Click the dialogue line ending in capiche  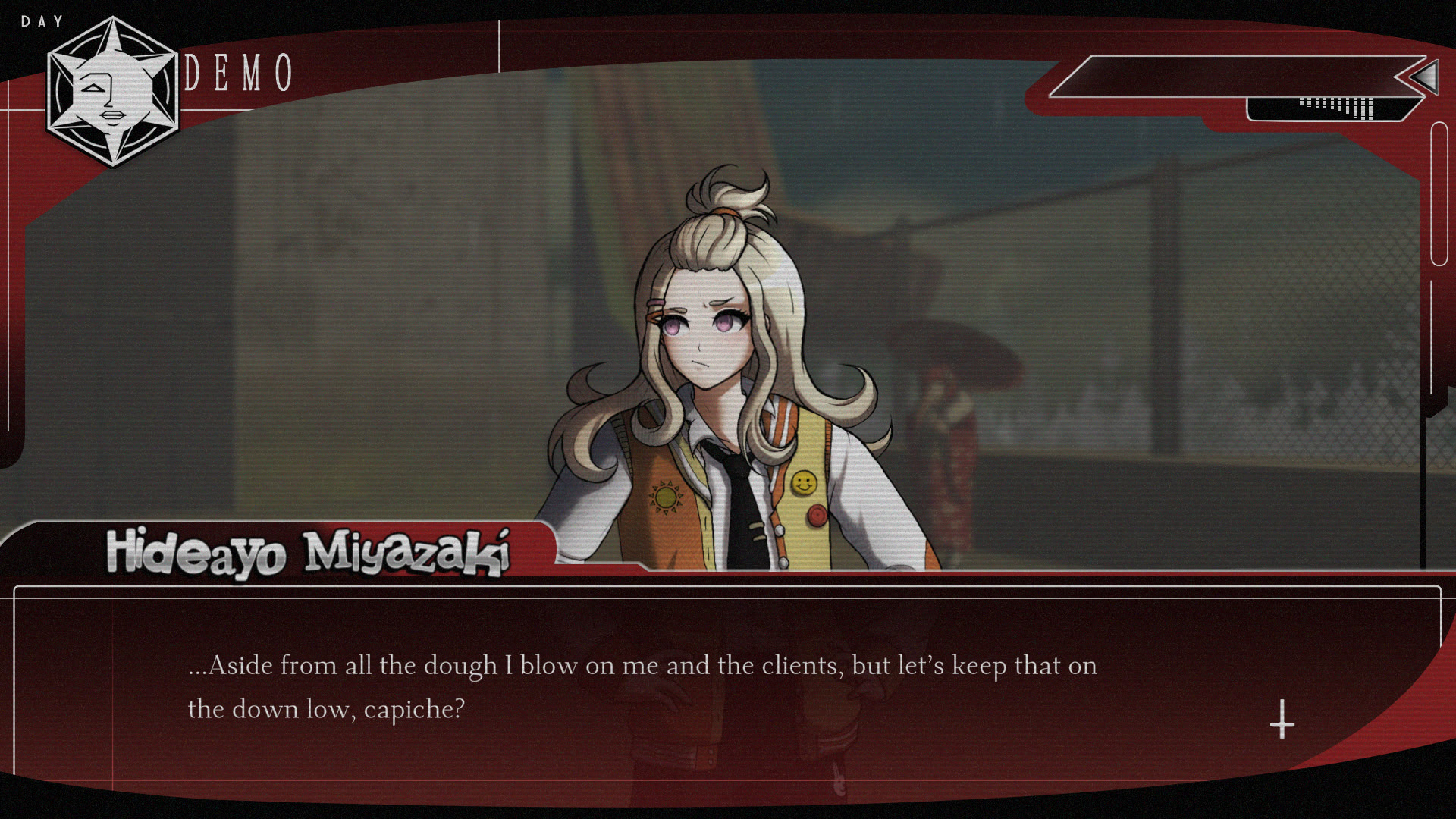[x=326, y=708]
